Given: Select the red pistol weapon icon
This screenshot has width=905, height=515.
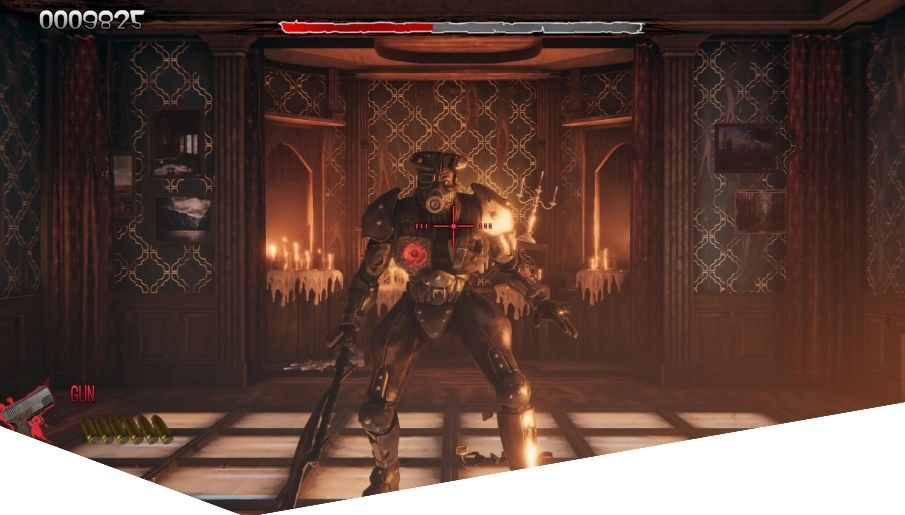Looking at the screenshot, I should [x=30, y=407].
